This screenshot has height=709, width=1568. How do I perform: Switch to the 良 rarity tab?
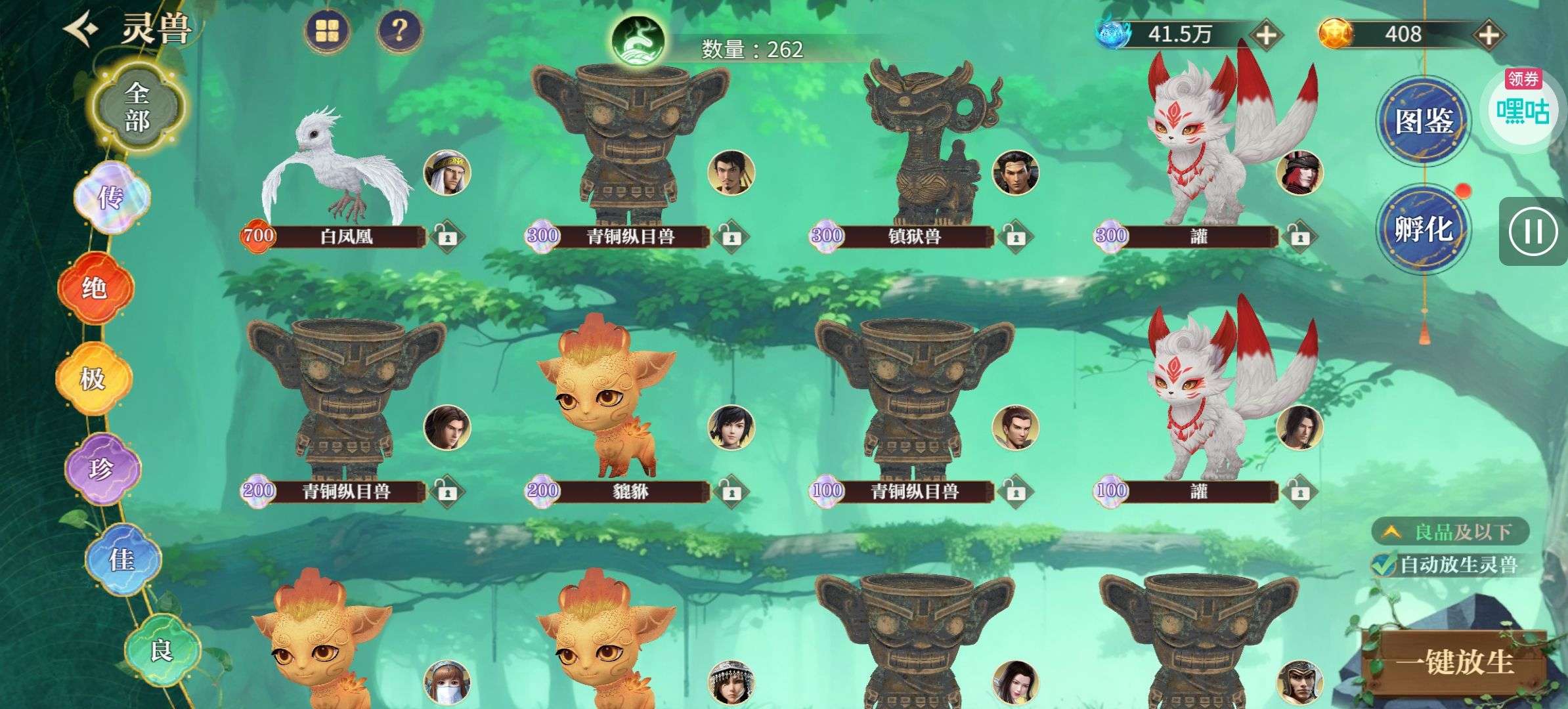coord(161,650)
